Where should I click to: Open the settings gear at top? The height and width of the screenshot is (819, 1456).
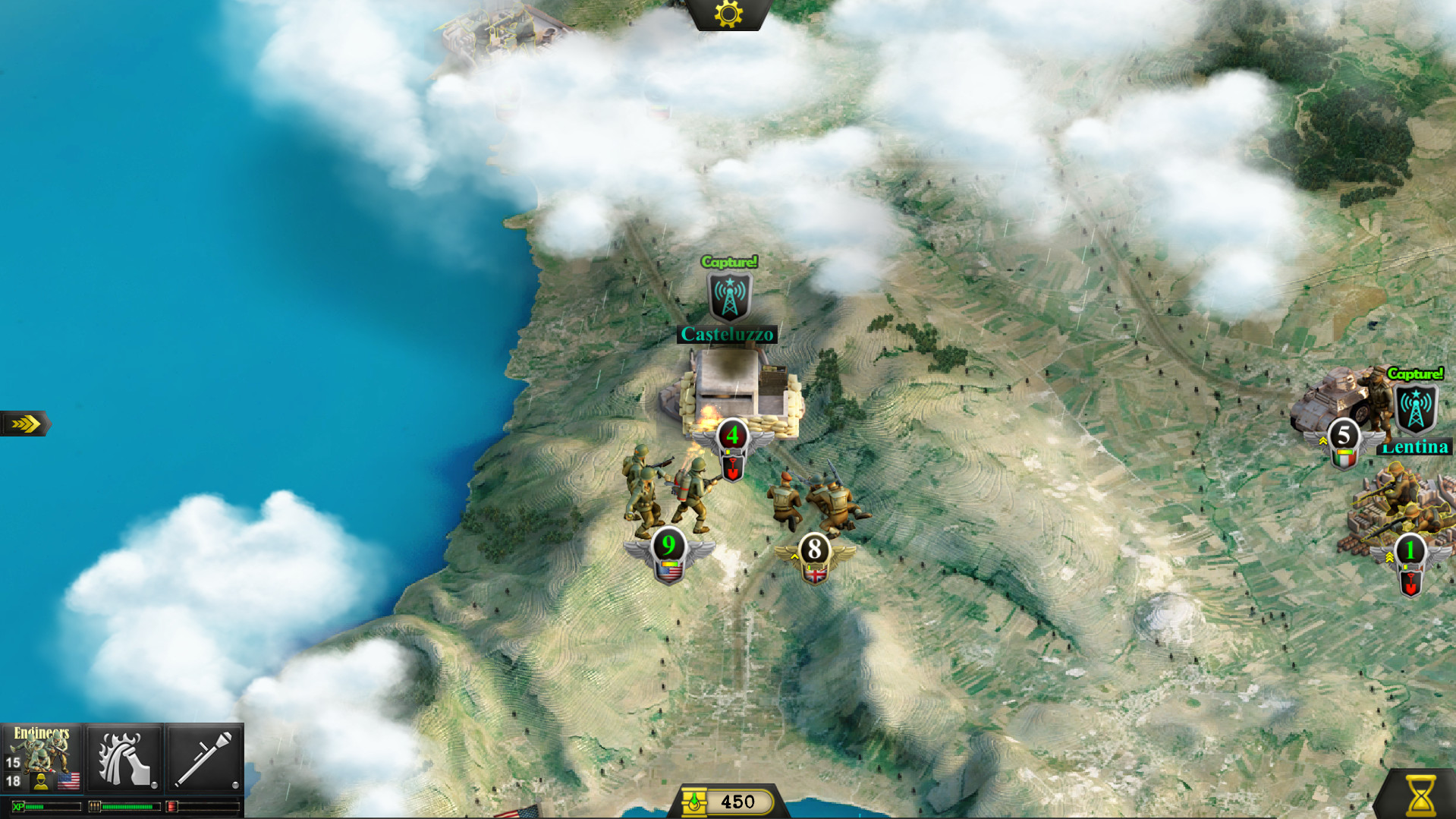(727, 12)
